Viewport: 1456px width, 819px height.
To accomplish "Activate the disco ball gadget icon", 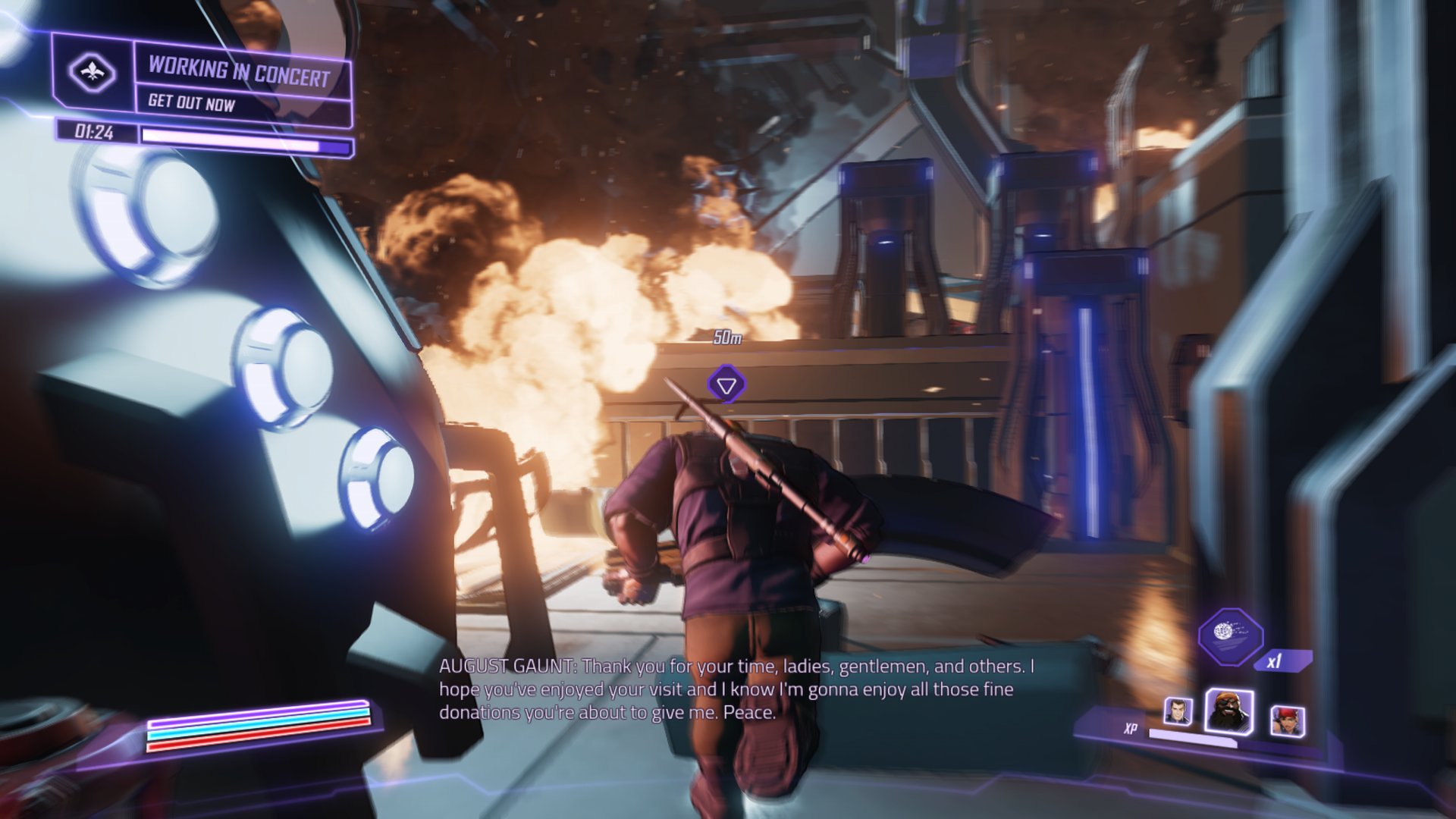I will [x=1229, y=635].
